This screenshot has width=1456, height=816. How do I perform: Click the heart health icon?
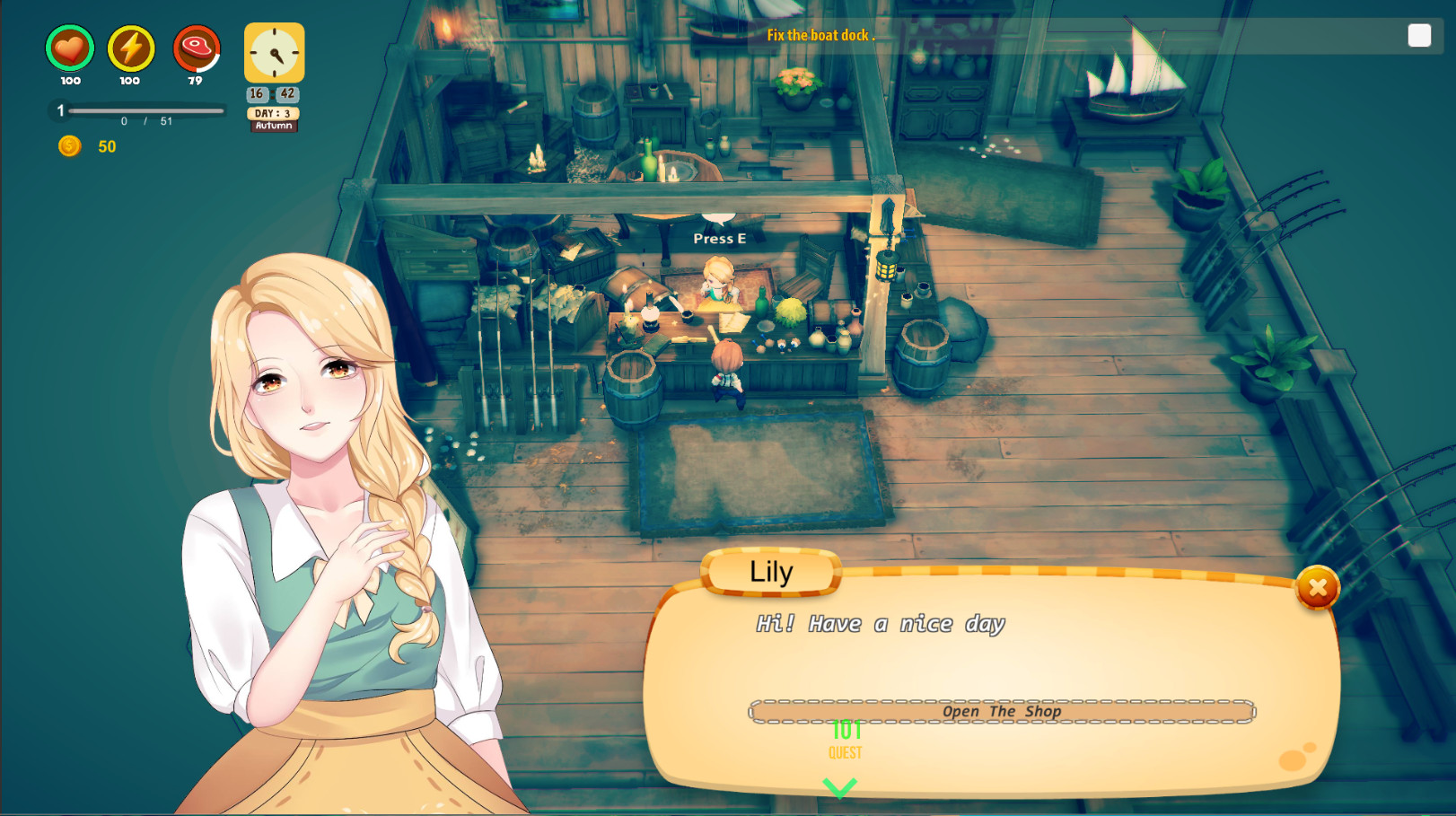point(69,49)
